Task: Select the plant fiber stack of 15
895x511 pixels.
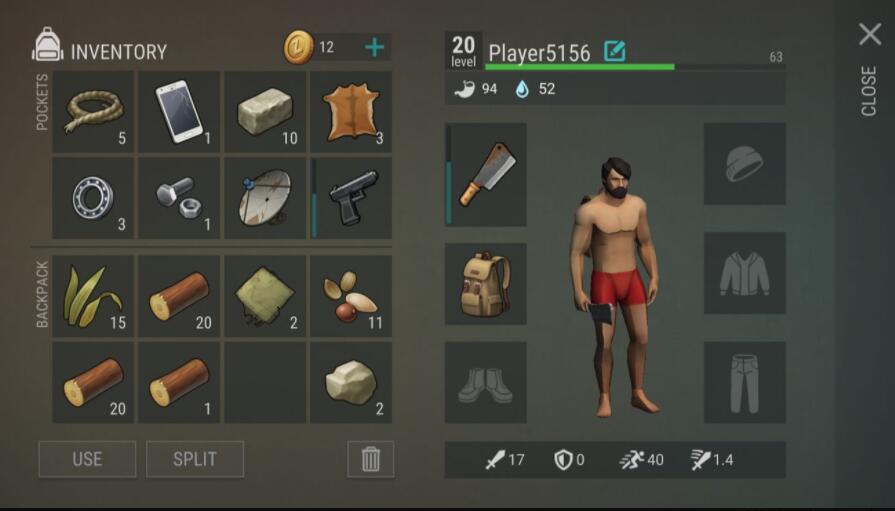Action: [93, 296]
